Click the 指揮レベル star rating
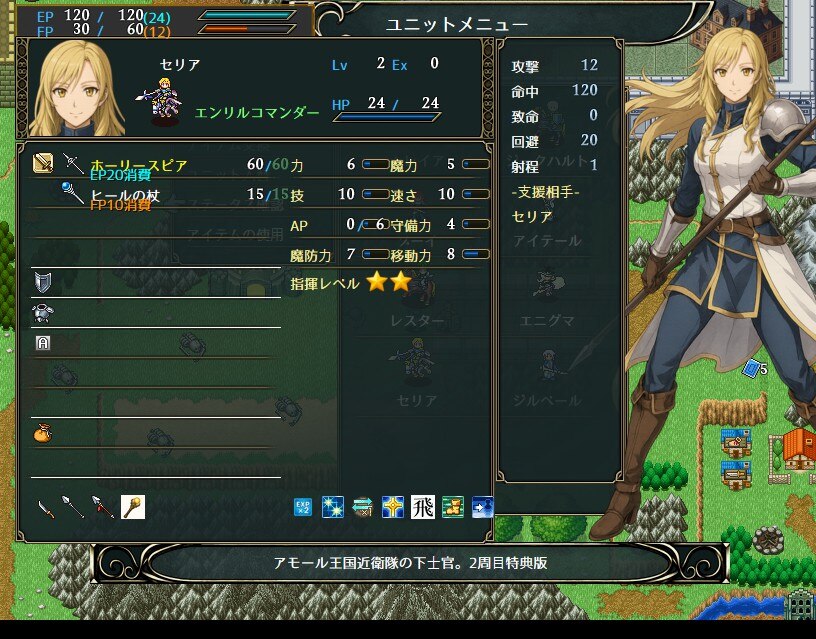The height and width of the screenshot is (639, 816). (x=388, y=282)
